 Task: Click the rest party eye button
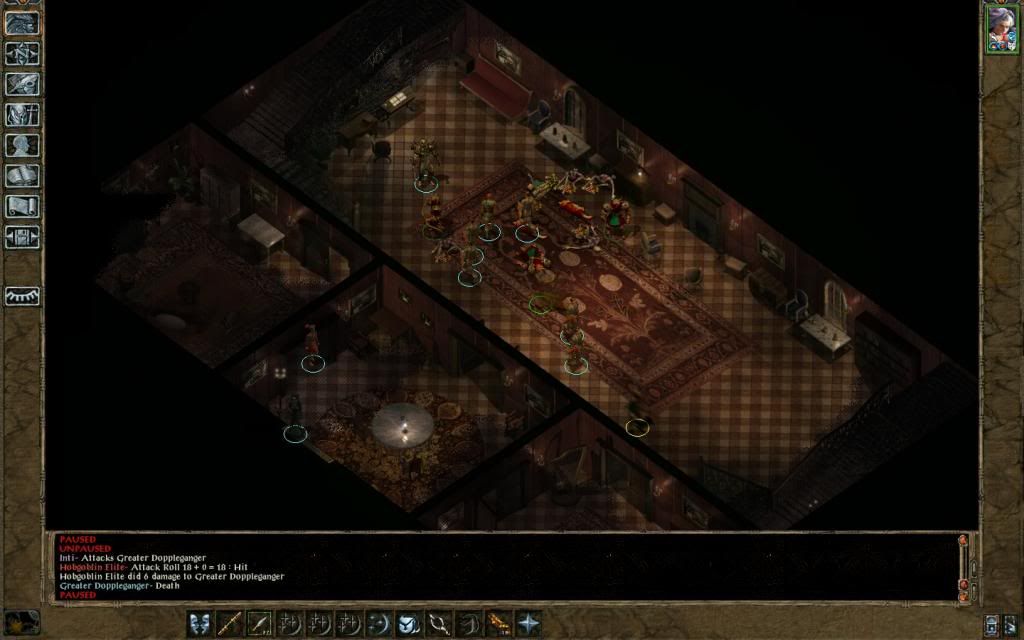click(x=22, y=296)
